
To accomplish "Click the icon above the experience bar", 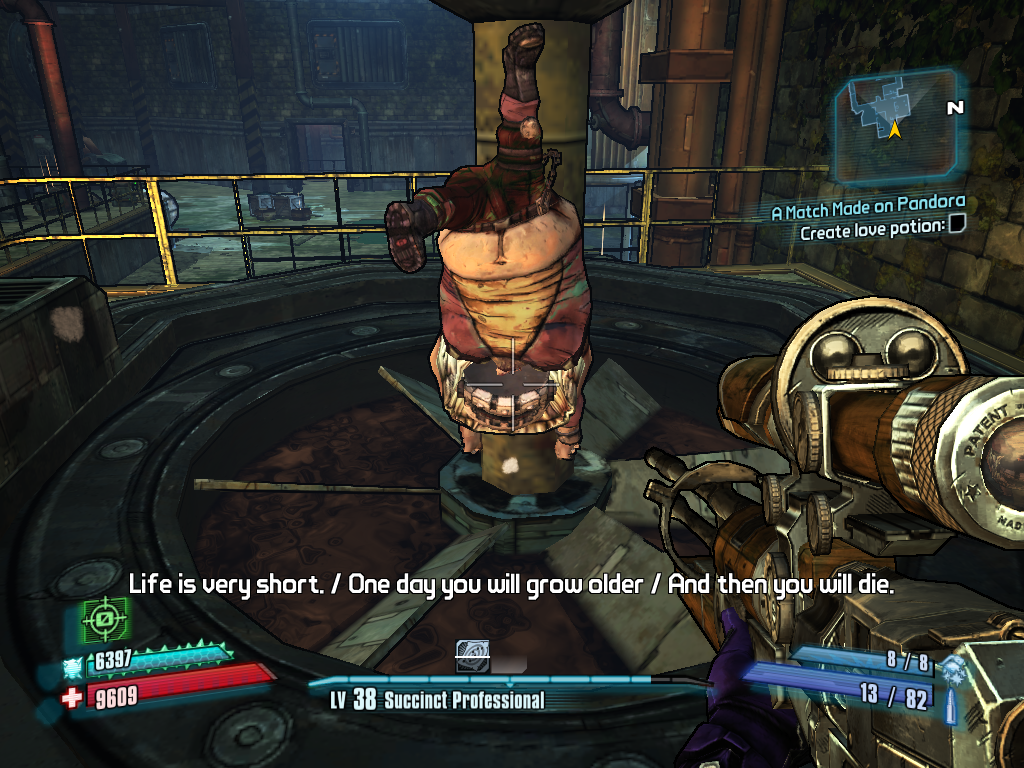I will [x=471, y=656].
